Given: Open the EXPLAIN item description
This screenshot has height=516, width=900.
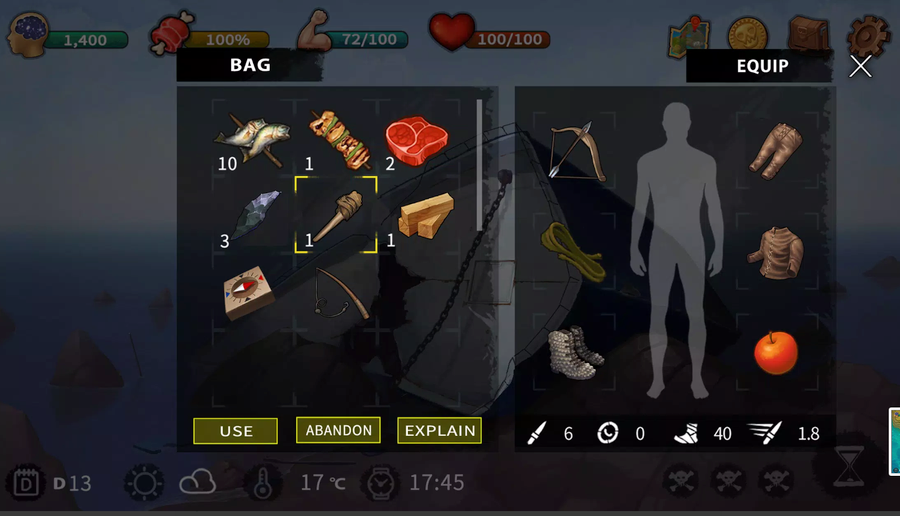Looking at the screenshot, I should pos(439,430).
